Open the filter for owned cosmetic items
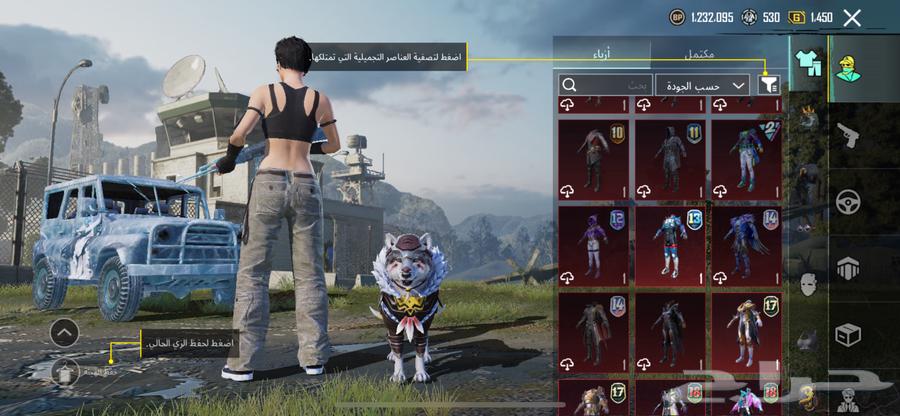The width and height of the screenshot is (900, 416). point(769,86)
